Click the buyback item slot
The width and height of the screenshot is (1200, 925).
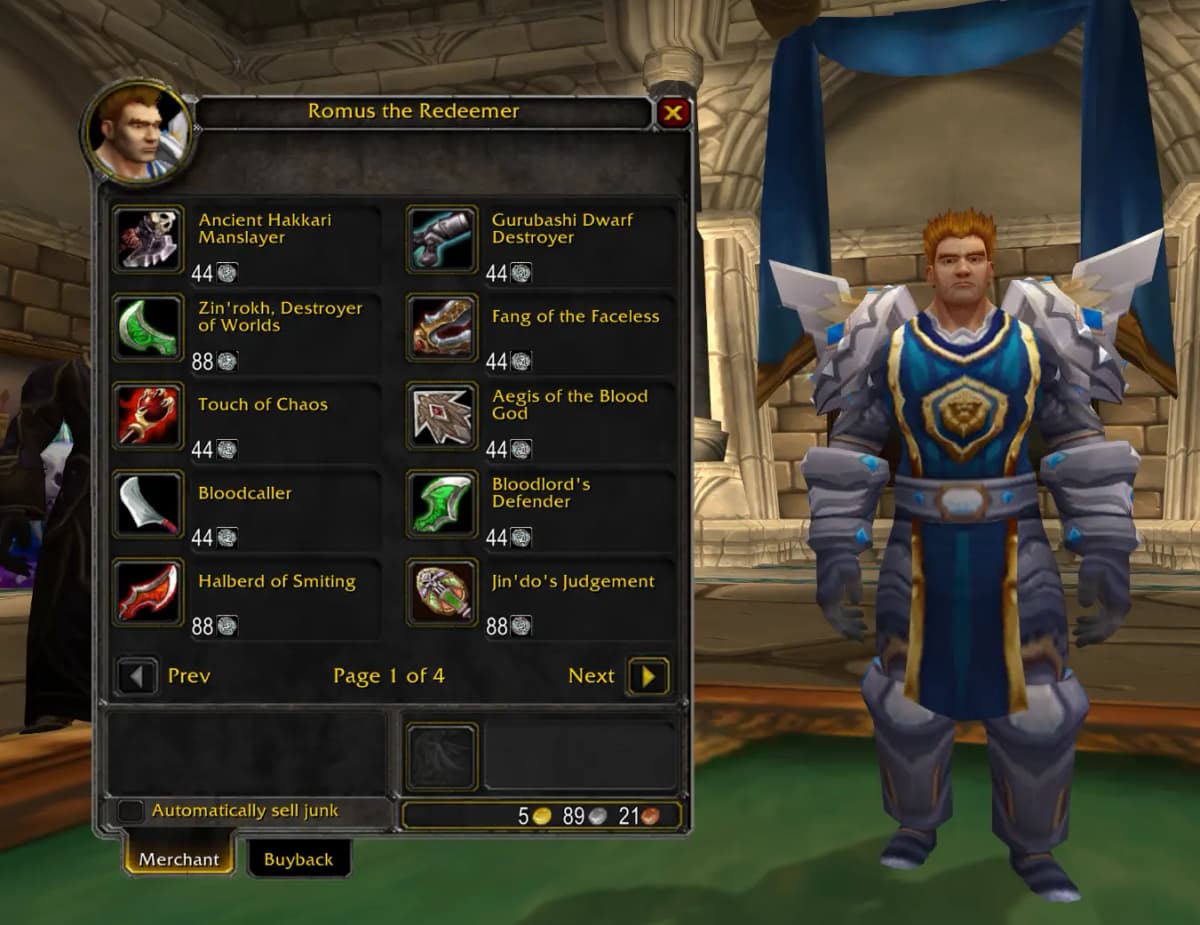pos(442,757)
